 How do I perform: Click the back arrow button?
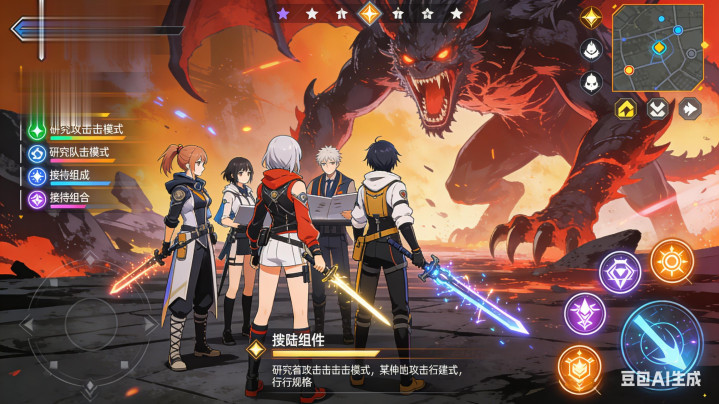[20, 28]
